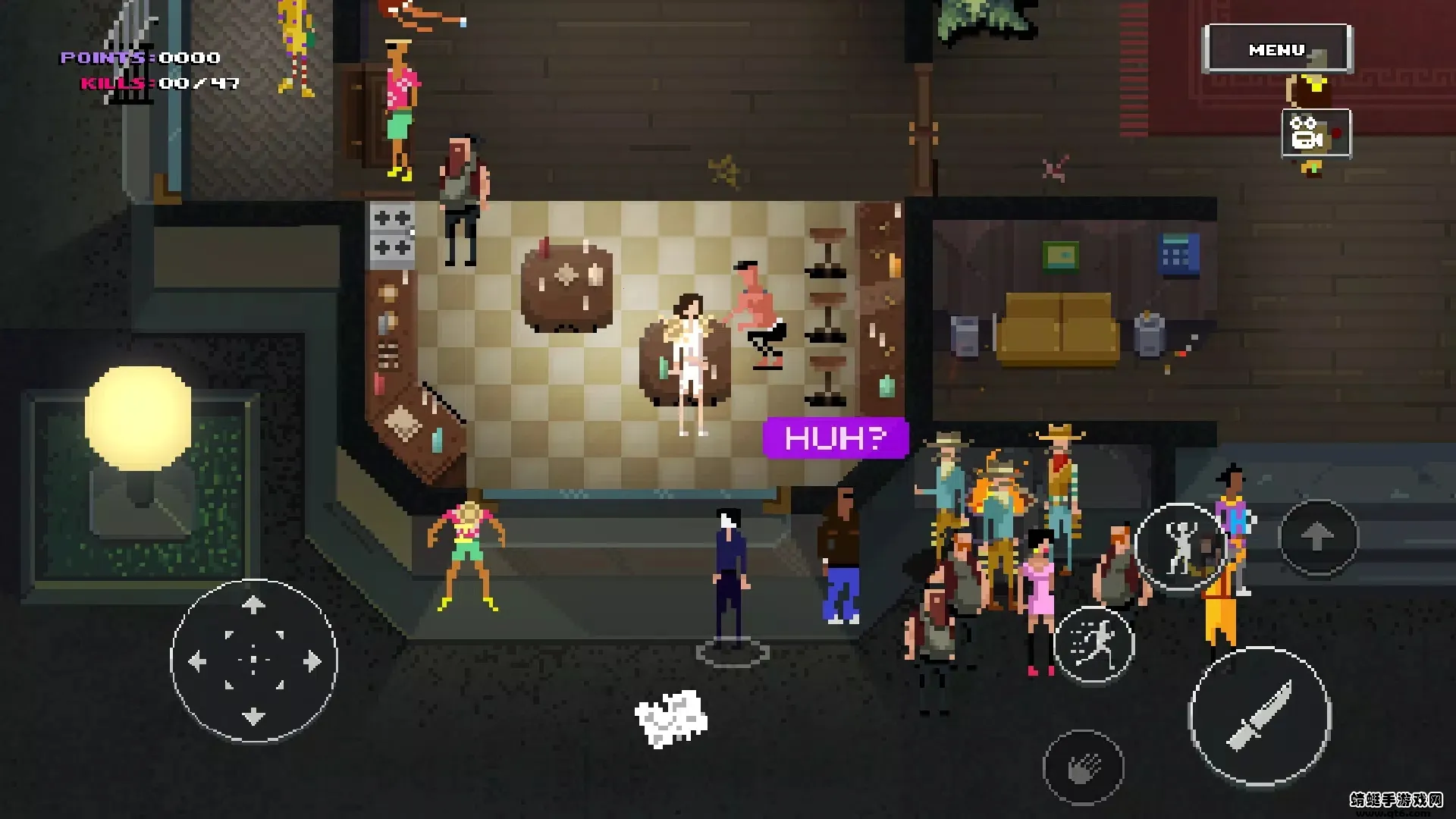Click the POINTS:0000 counter
Screen dimensions: 1456x819
click(139, 56)
